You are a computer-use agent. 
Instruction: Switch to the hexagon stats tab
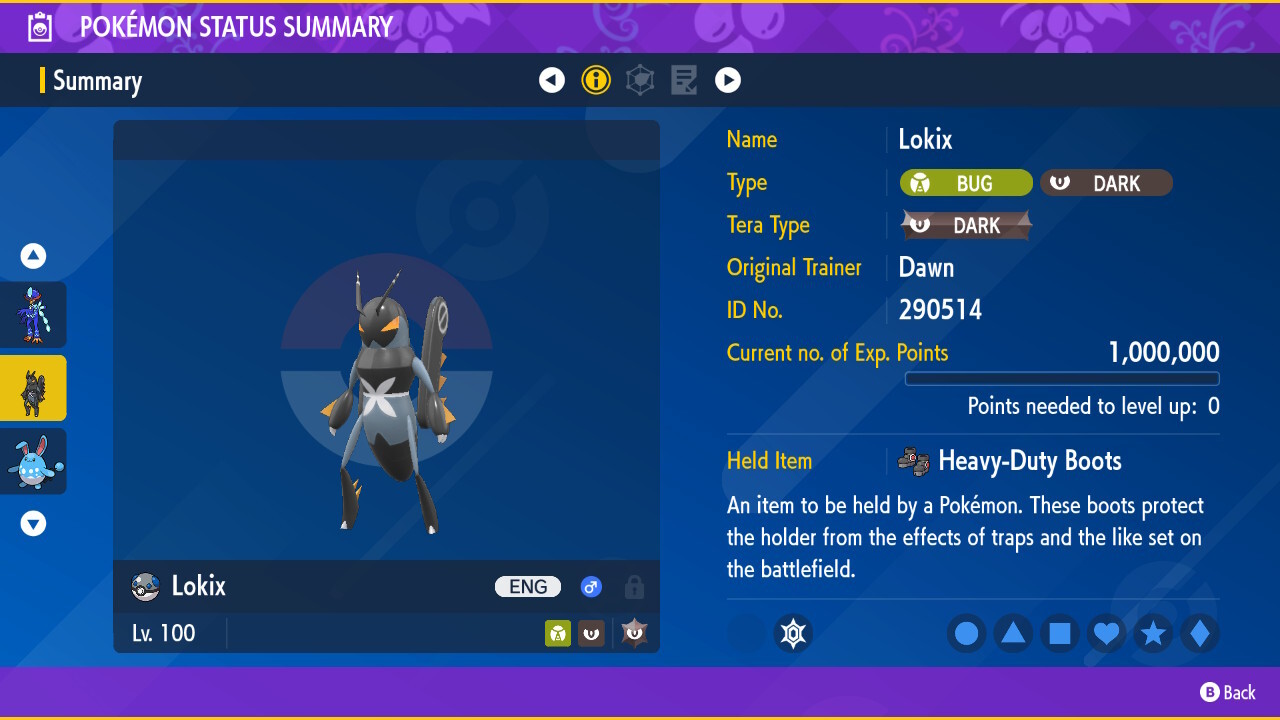point(640,80)
